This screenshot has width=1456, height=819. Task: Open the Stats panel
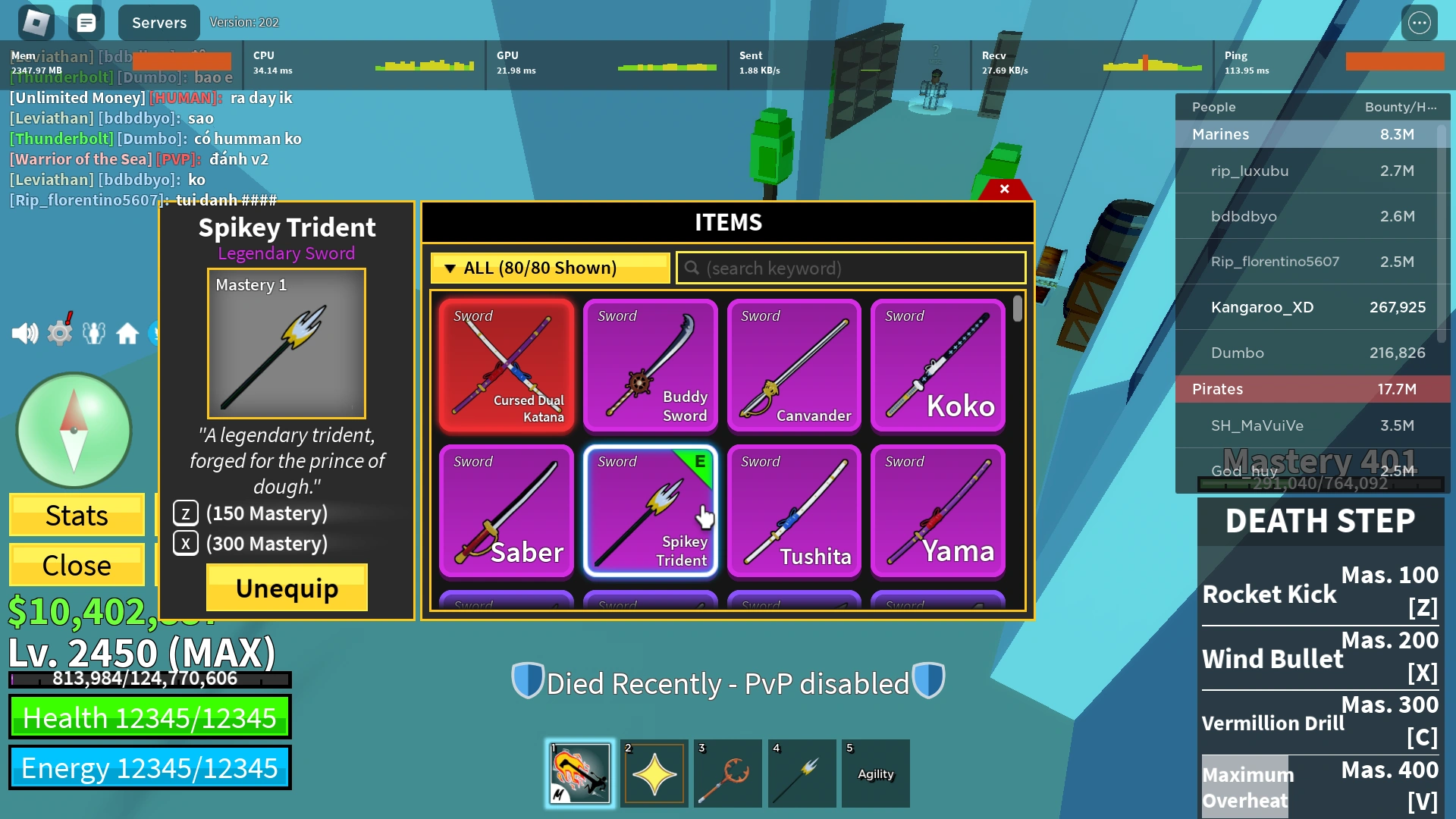pyautogui.click(x=76, y=515)
